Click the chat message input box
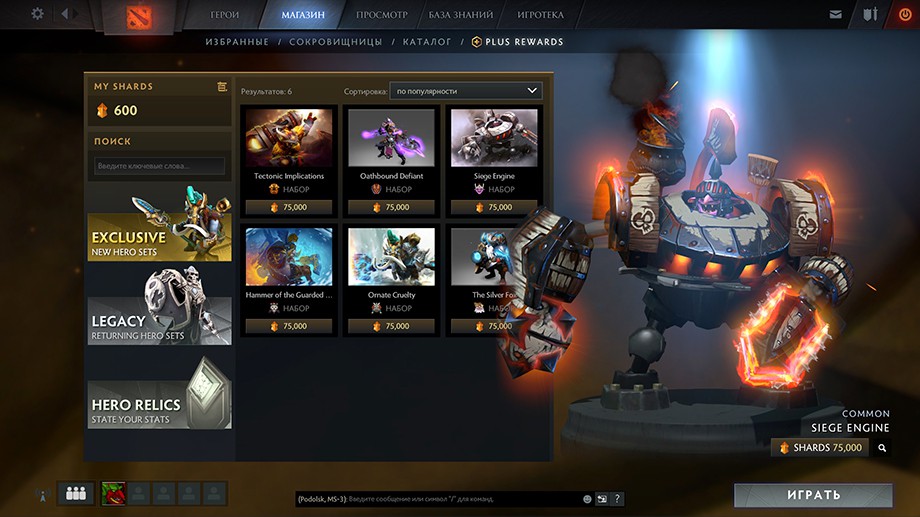920x517 pixels. click(438, 498)
